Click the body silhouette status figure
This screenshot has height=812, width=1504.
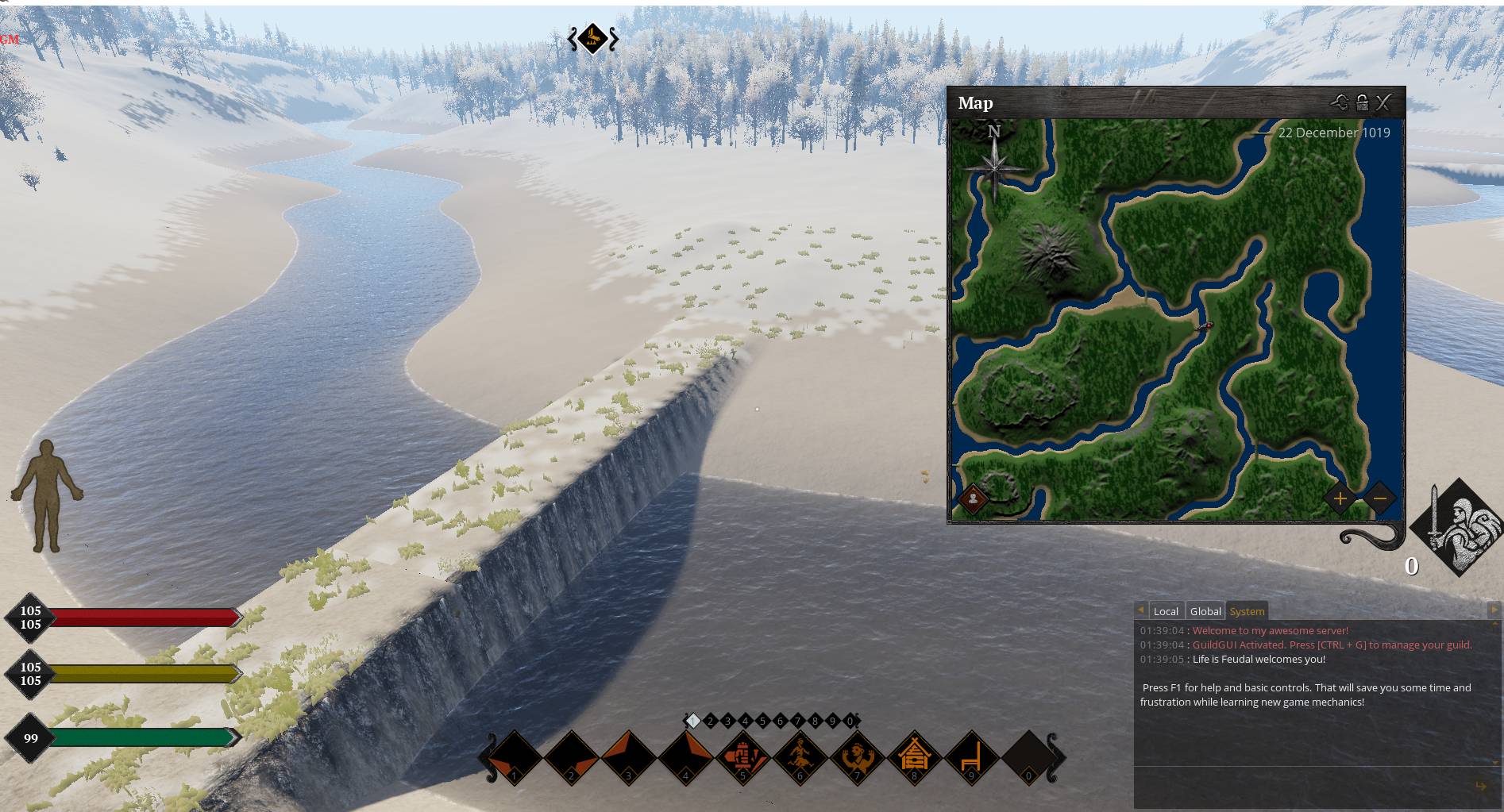point(47,496)
